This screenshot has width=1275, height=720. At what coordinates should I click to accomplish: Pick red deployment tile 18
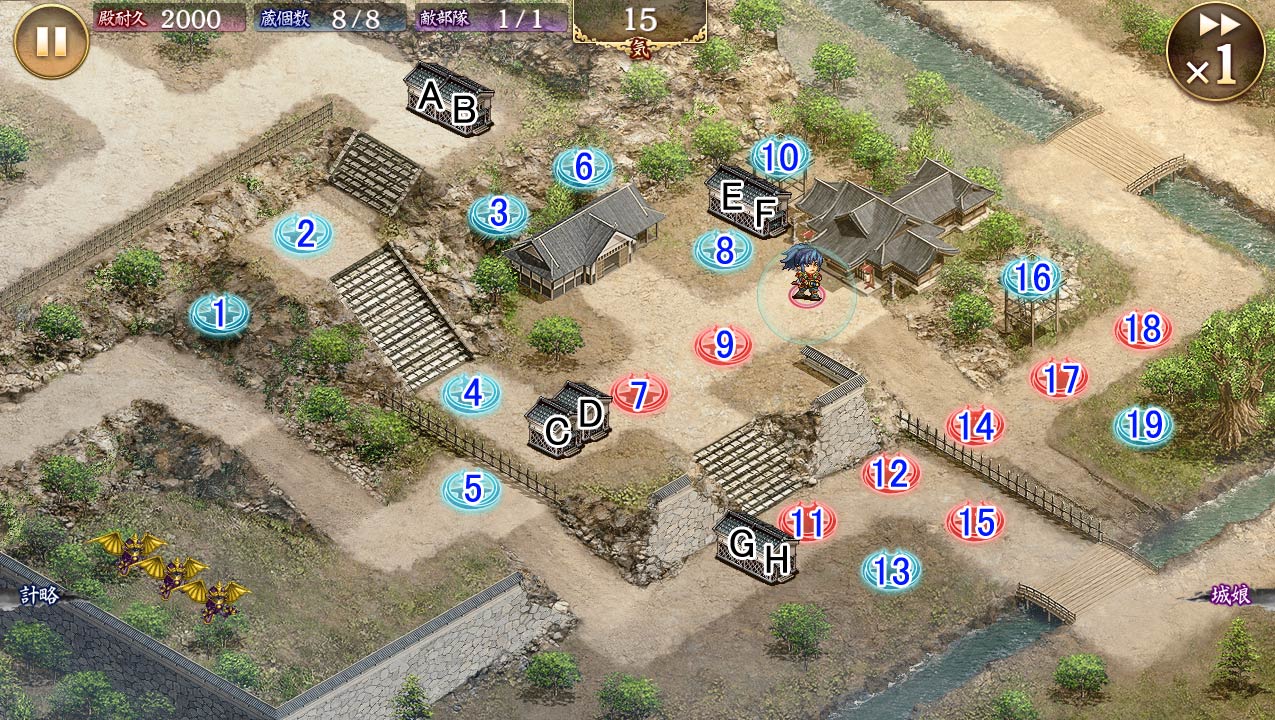1143,328
